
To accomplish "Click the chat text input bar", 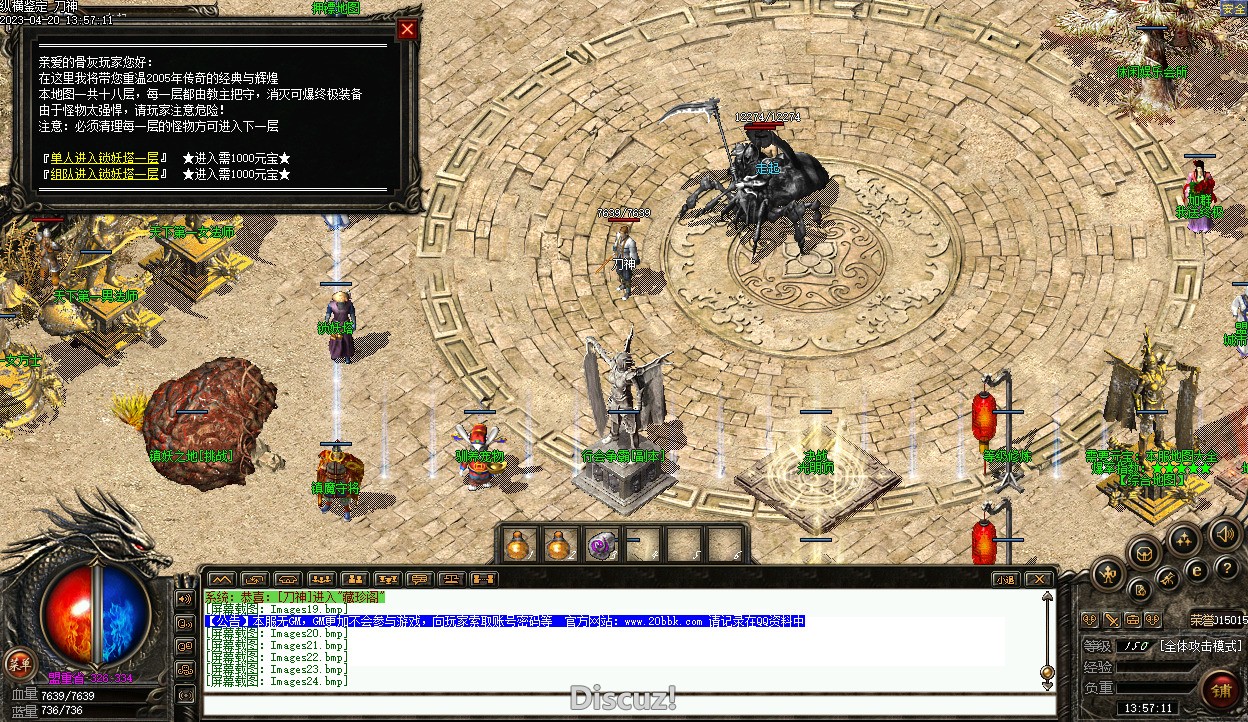I will point(620,703).
